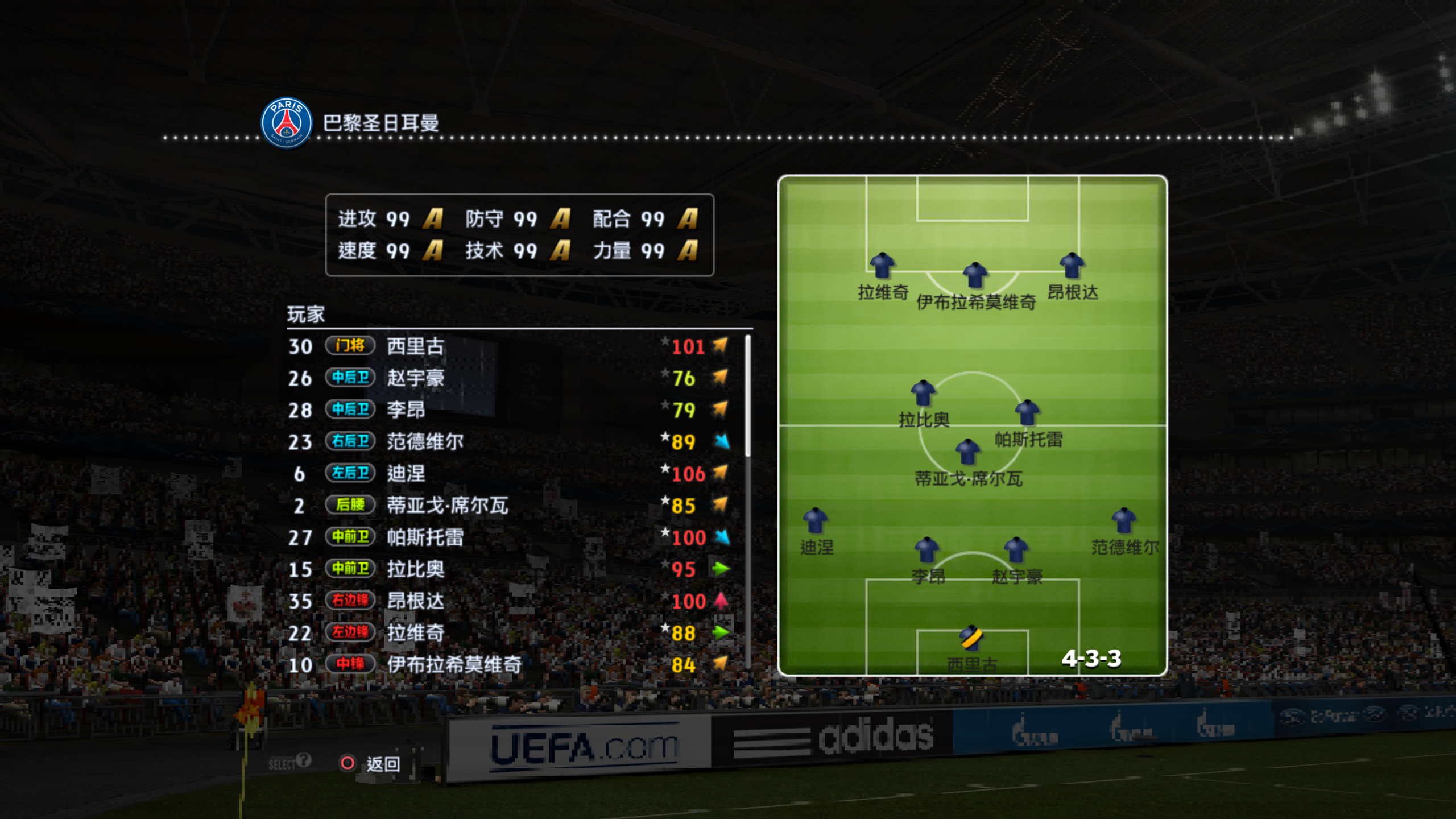This screenshot has height=819, width=1456.
Task: Select 拉维奇's shirt on the formation pitch
Action: coord(882,266)
